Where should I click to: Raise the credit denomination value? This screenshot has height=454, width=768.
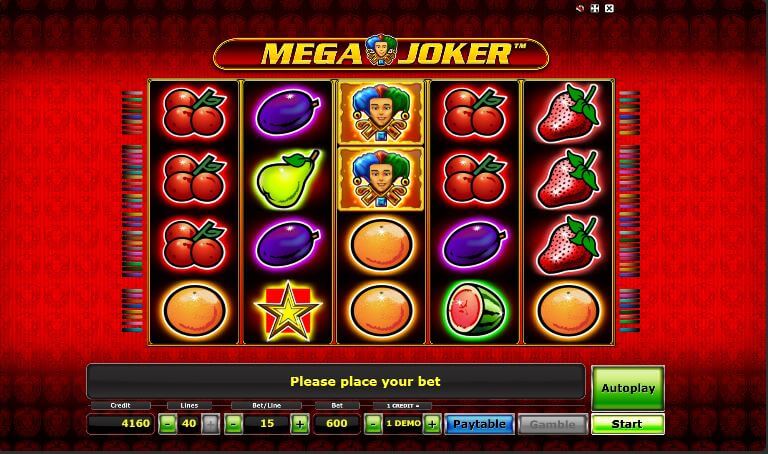coord(432,424)
